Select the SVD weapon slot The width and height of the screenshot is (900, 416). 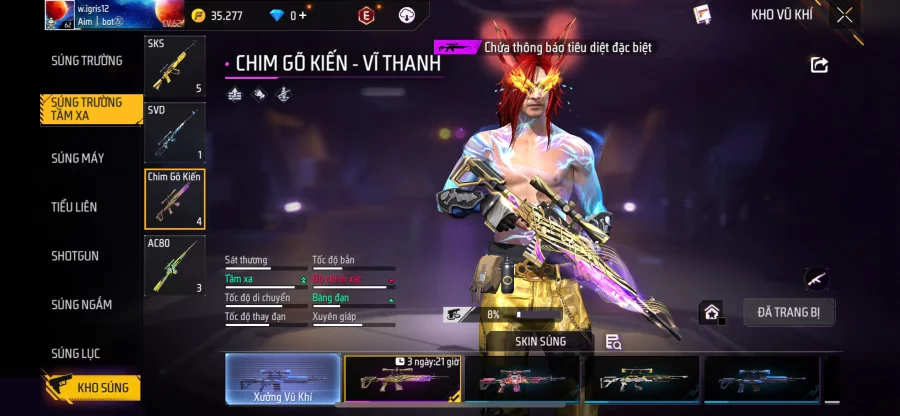175,132
